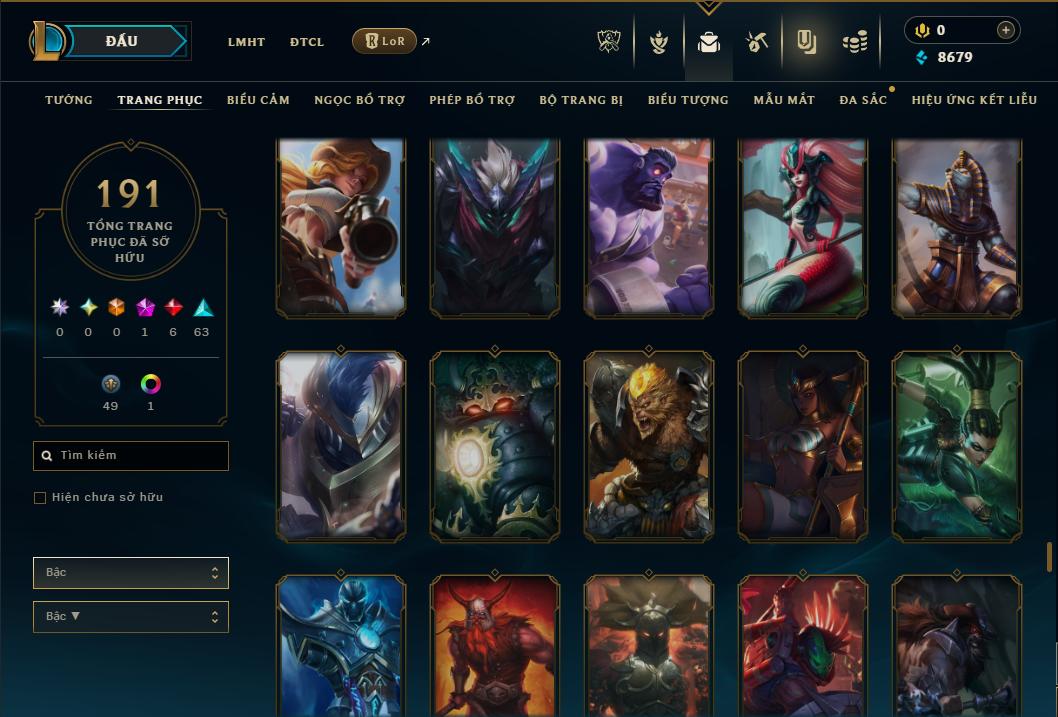The height and width of the screenshot is (717, 1058).
Task: Switch to the BIỂU TƯỢNG tab
Action: click(688, 100)
